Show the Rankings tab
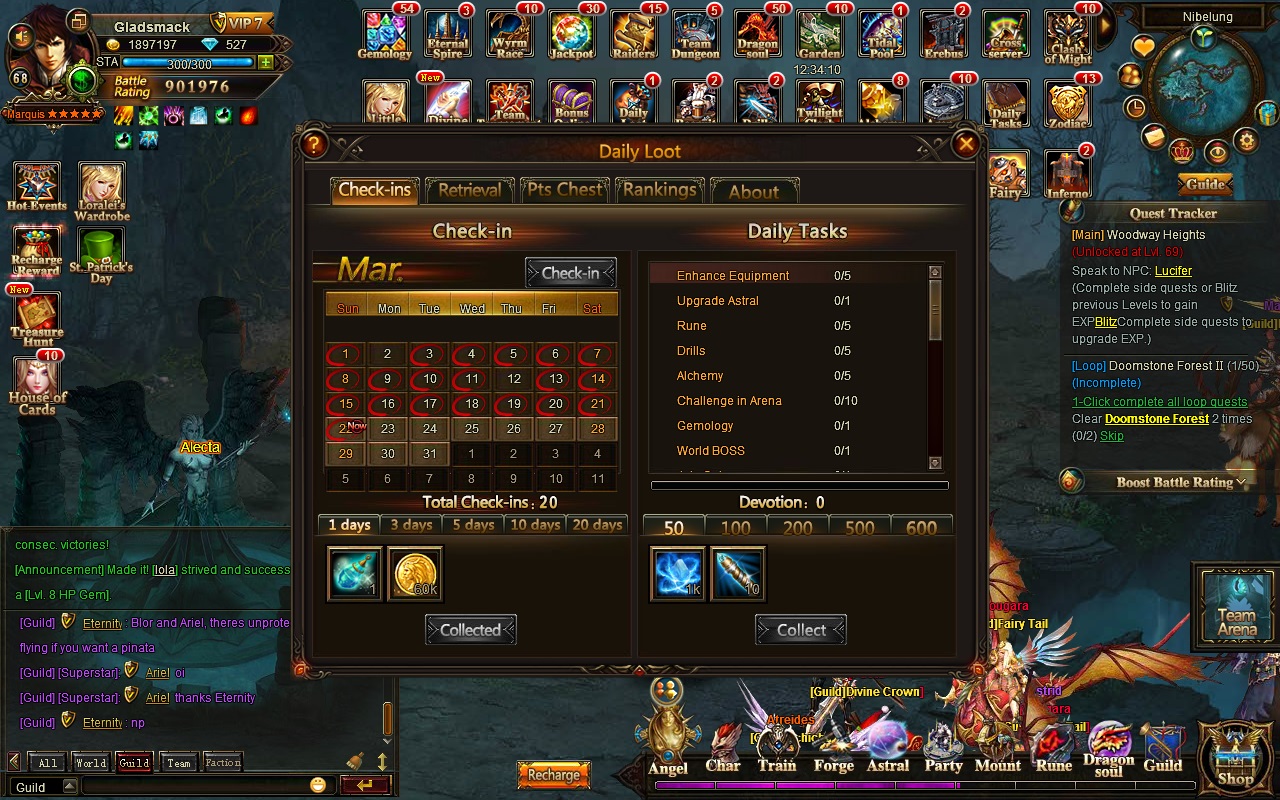This screenshot has height=800, width=1280. (659, 190)
